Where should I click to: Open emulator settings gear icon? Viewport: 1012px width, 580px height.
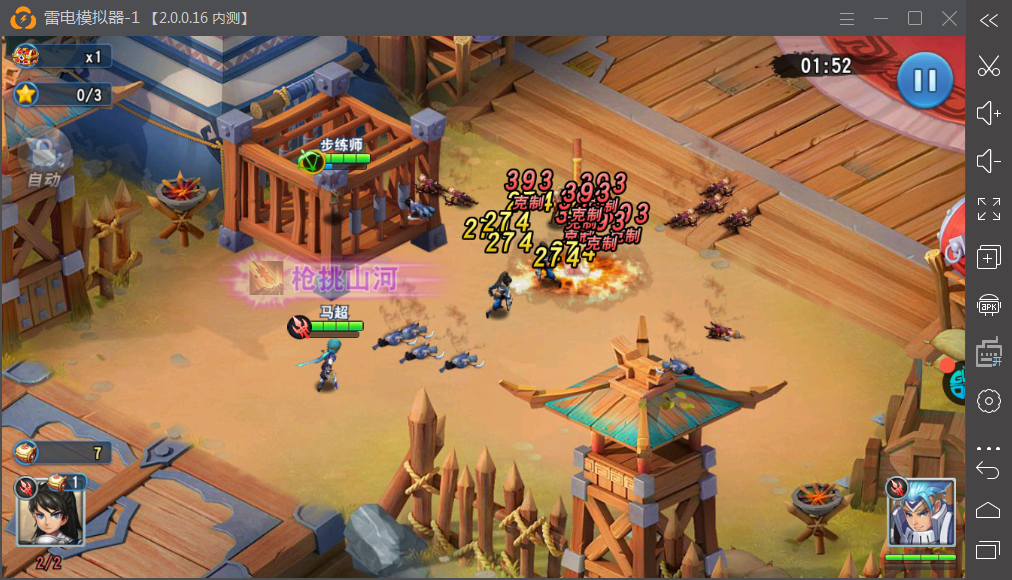989,401
